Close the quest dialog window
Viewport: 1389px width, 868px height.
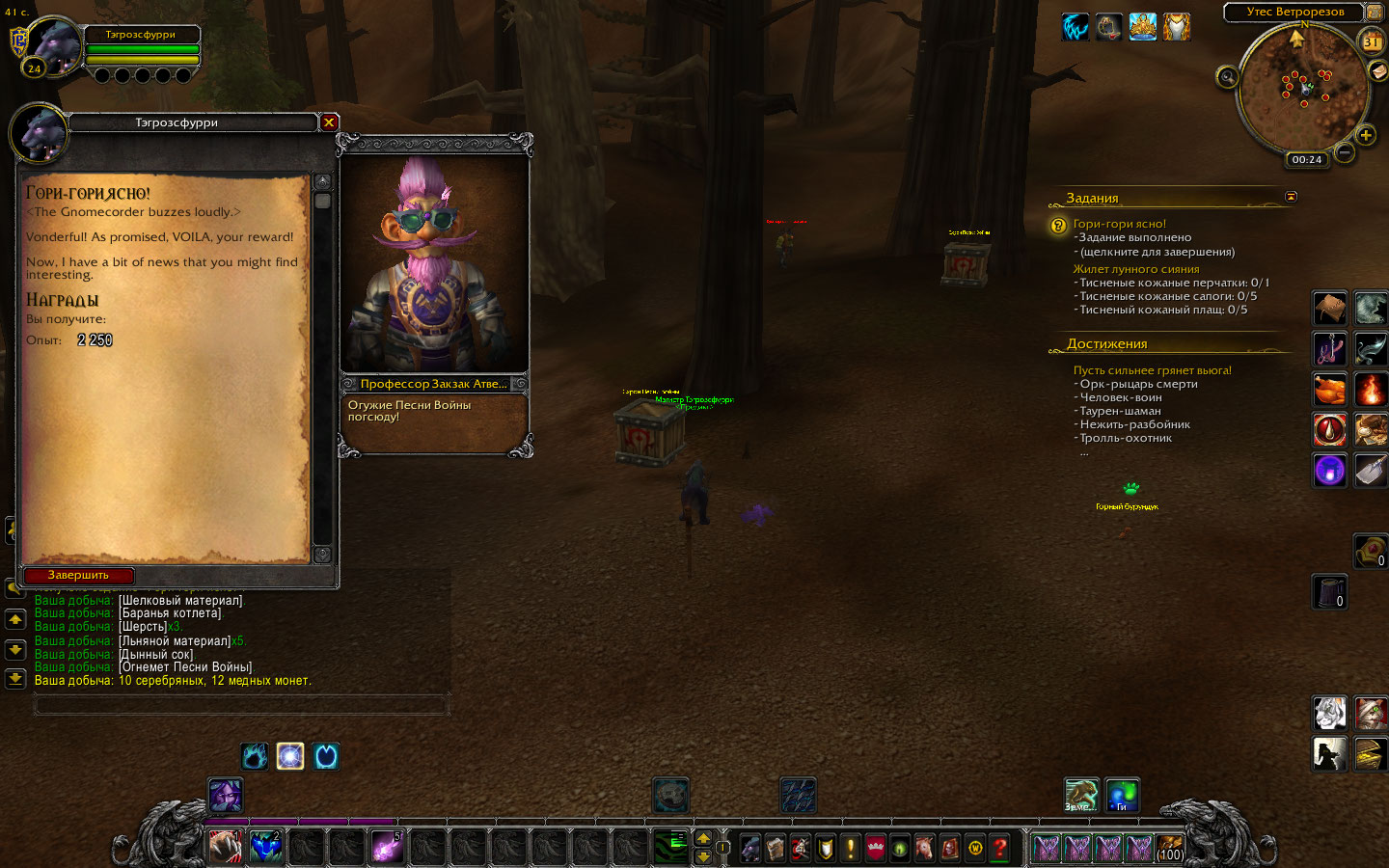[x=329, y=122]
